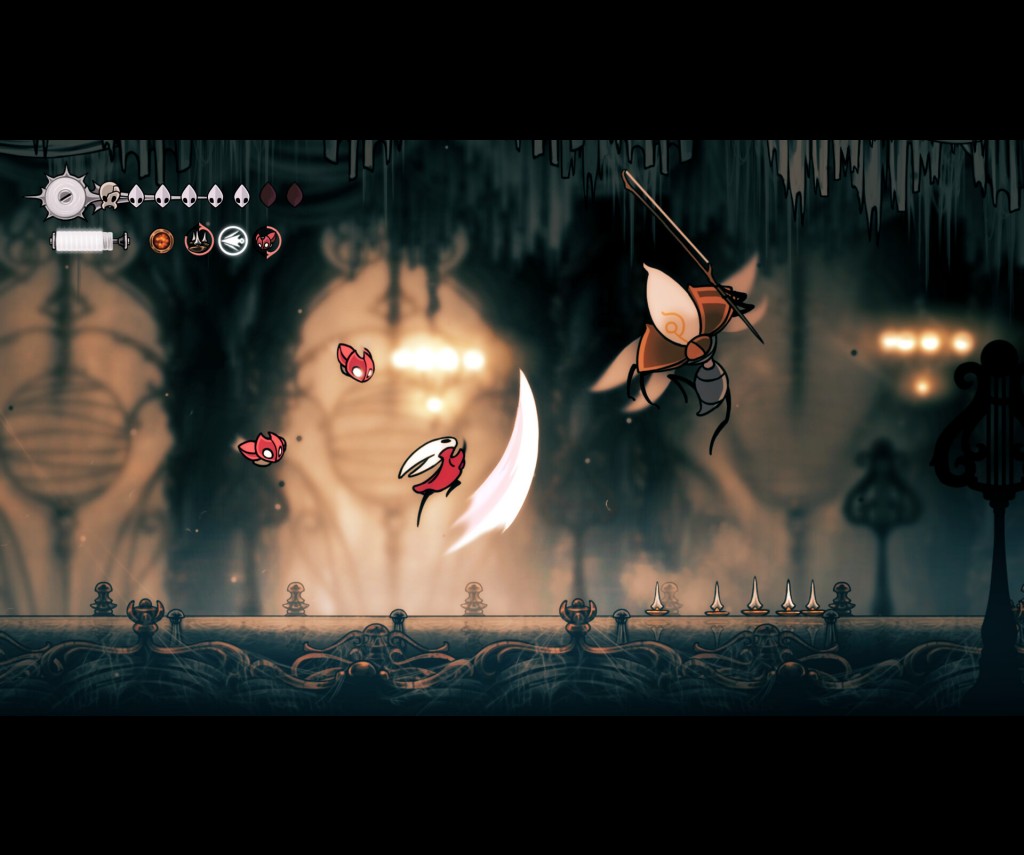Choose the highlighted white dart skill icon

[233, 241]
